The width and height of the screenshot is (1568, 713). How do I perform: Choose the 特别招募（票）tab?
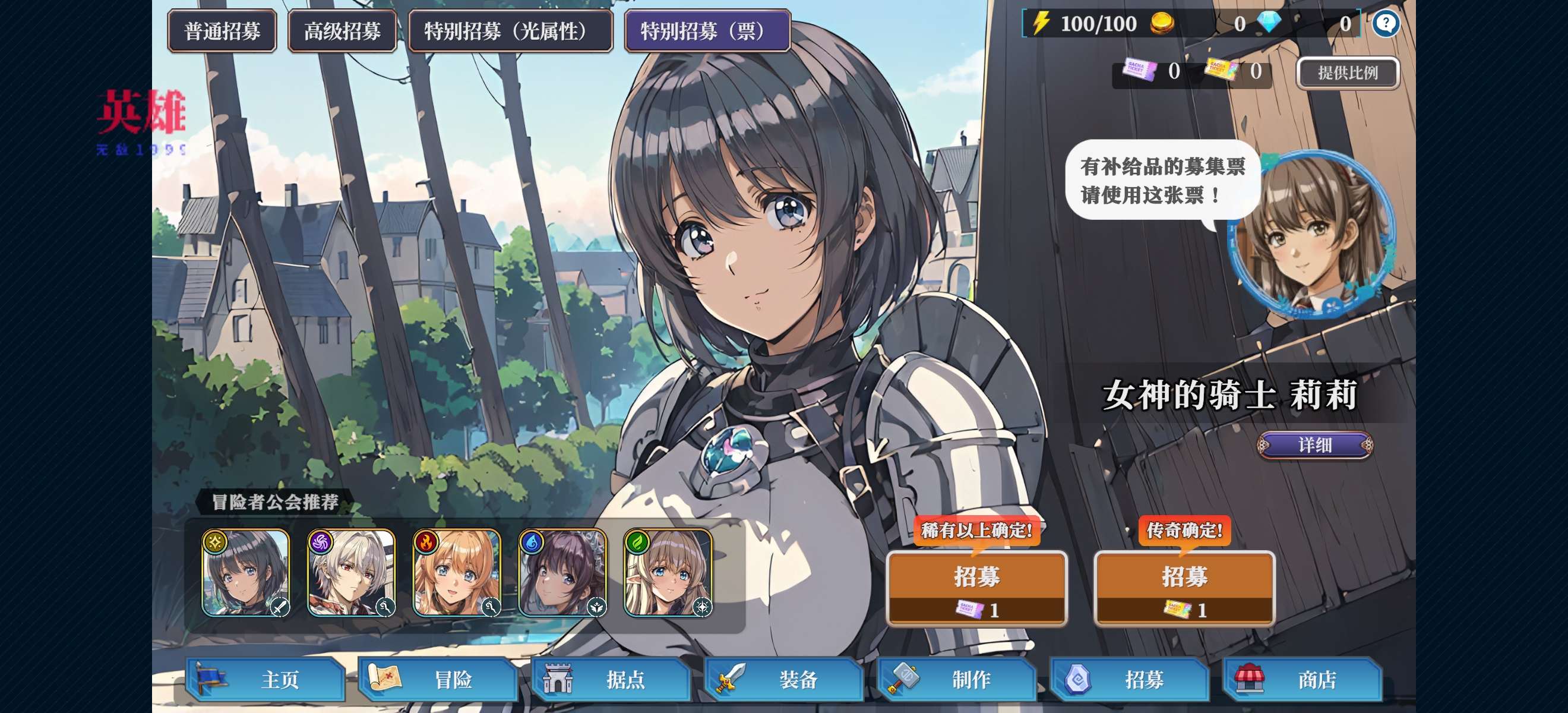coord(707,31)
